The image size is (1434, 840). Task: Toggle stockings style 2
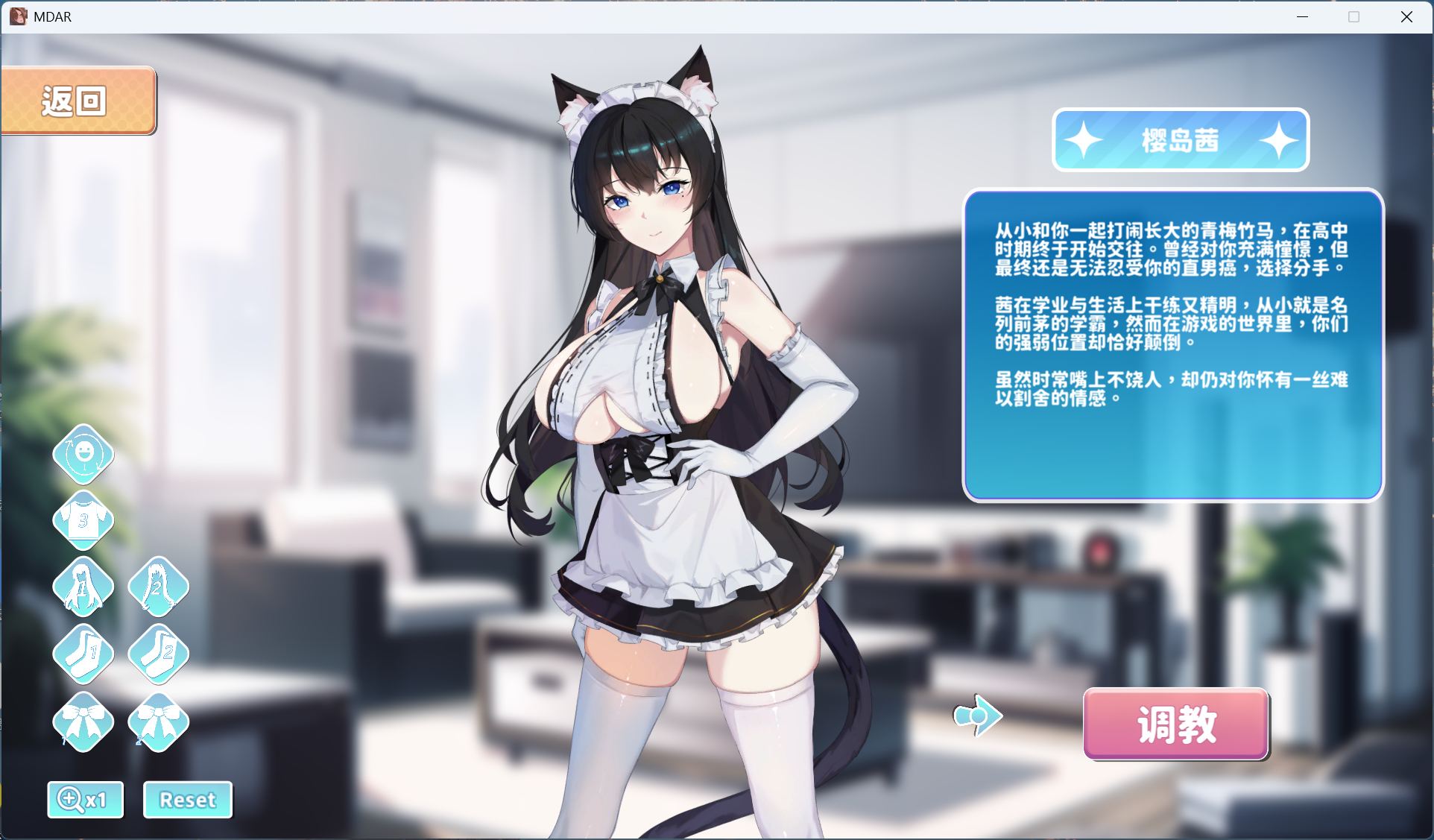[158, 654]
